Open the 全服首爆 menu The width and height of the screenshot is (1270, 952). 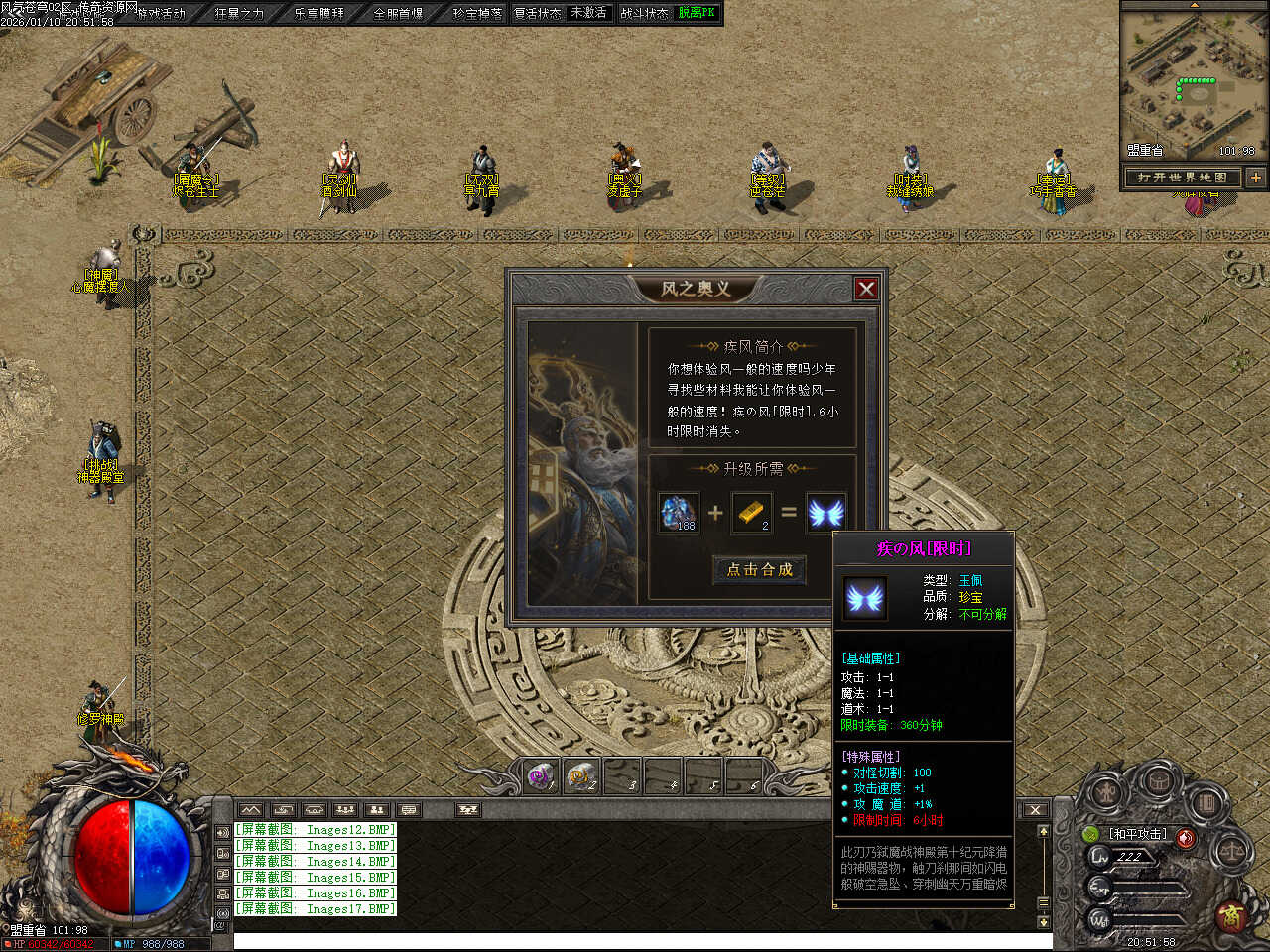tap(398, 14)
